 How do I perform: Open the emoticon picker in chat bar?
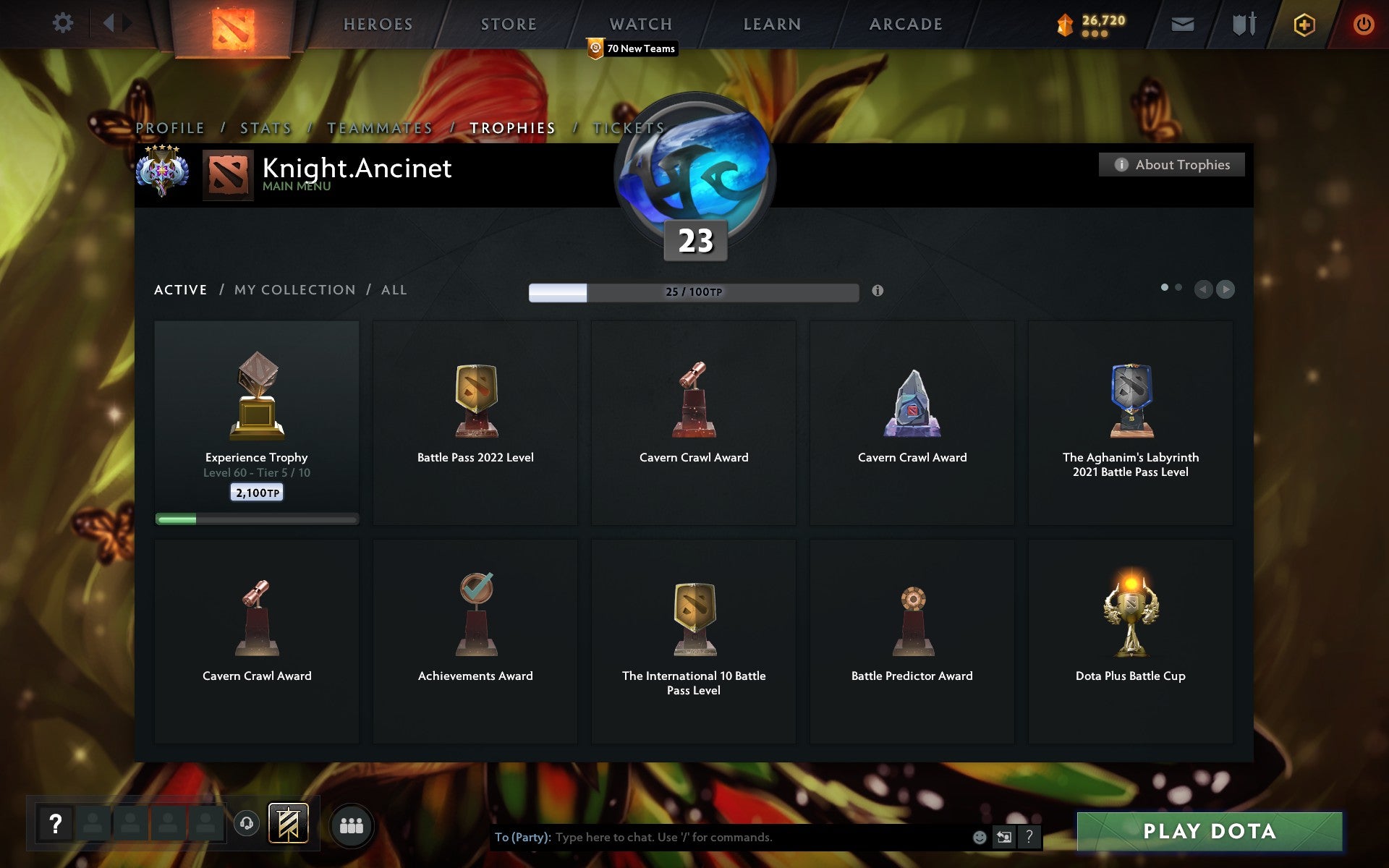[981, 838]
